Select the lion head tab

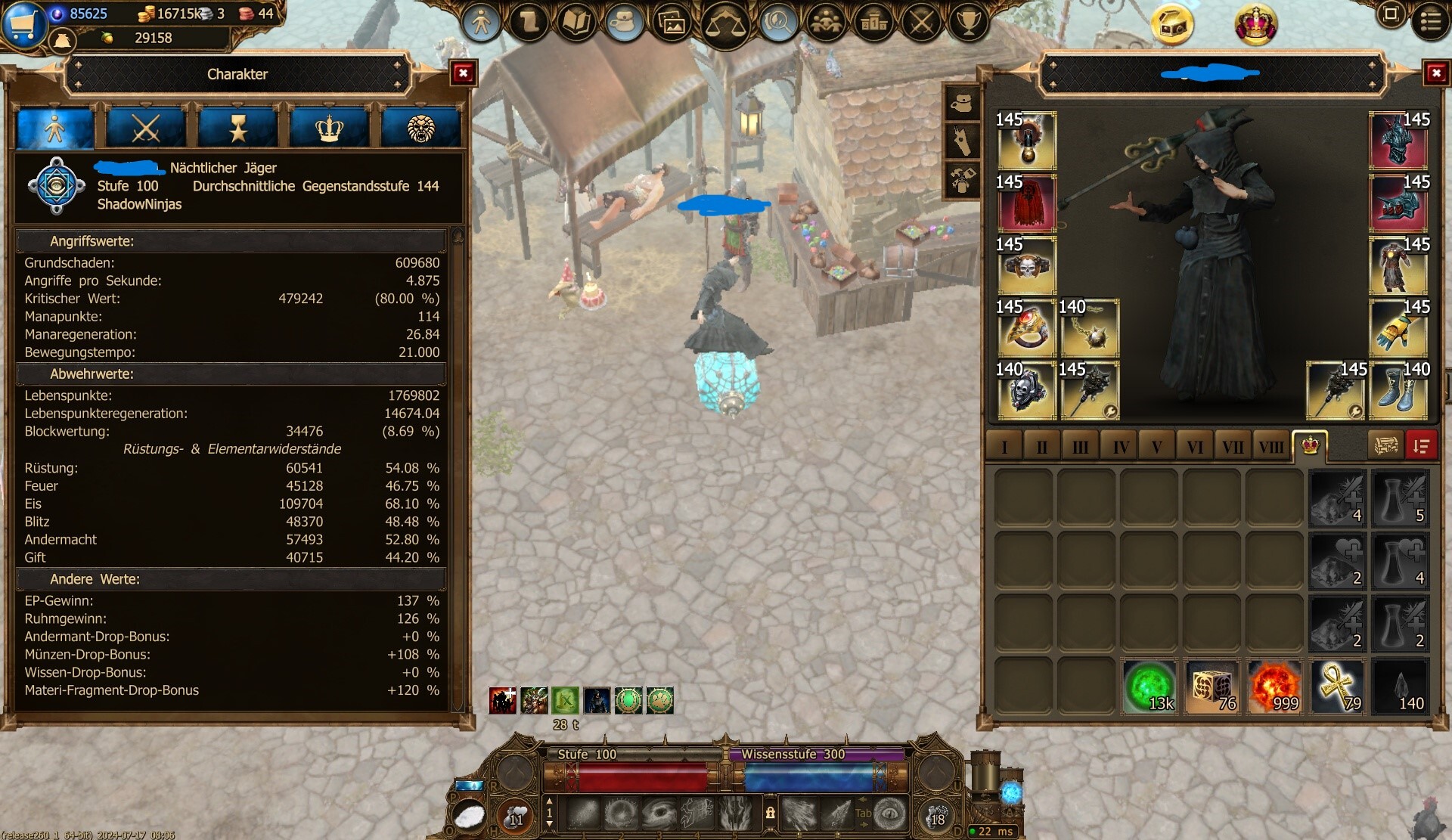(420, 128)
